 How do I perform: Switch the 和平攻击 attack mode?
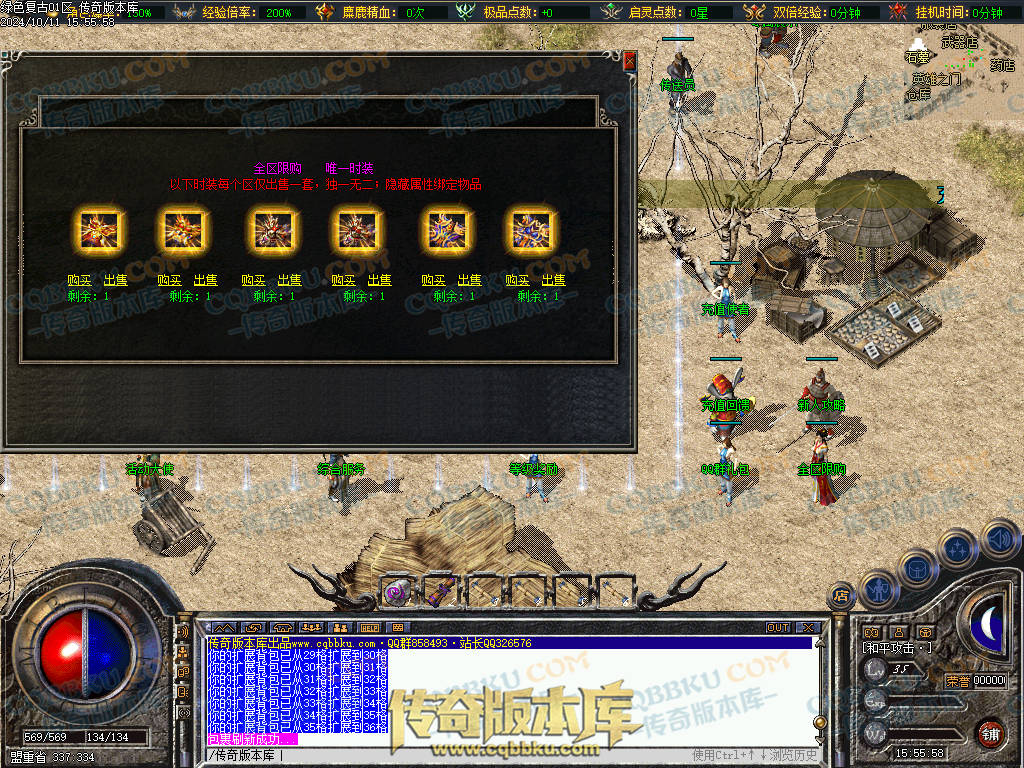[x=898, y=648]
